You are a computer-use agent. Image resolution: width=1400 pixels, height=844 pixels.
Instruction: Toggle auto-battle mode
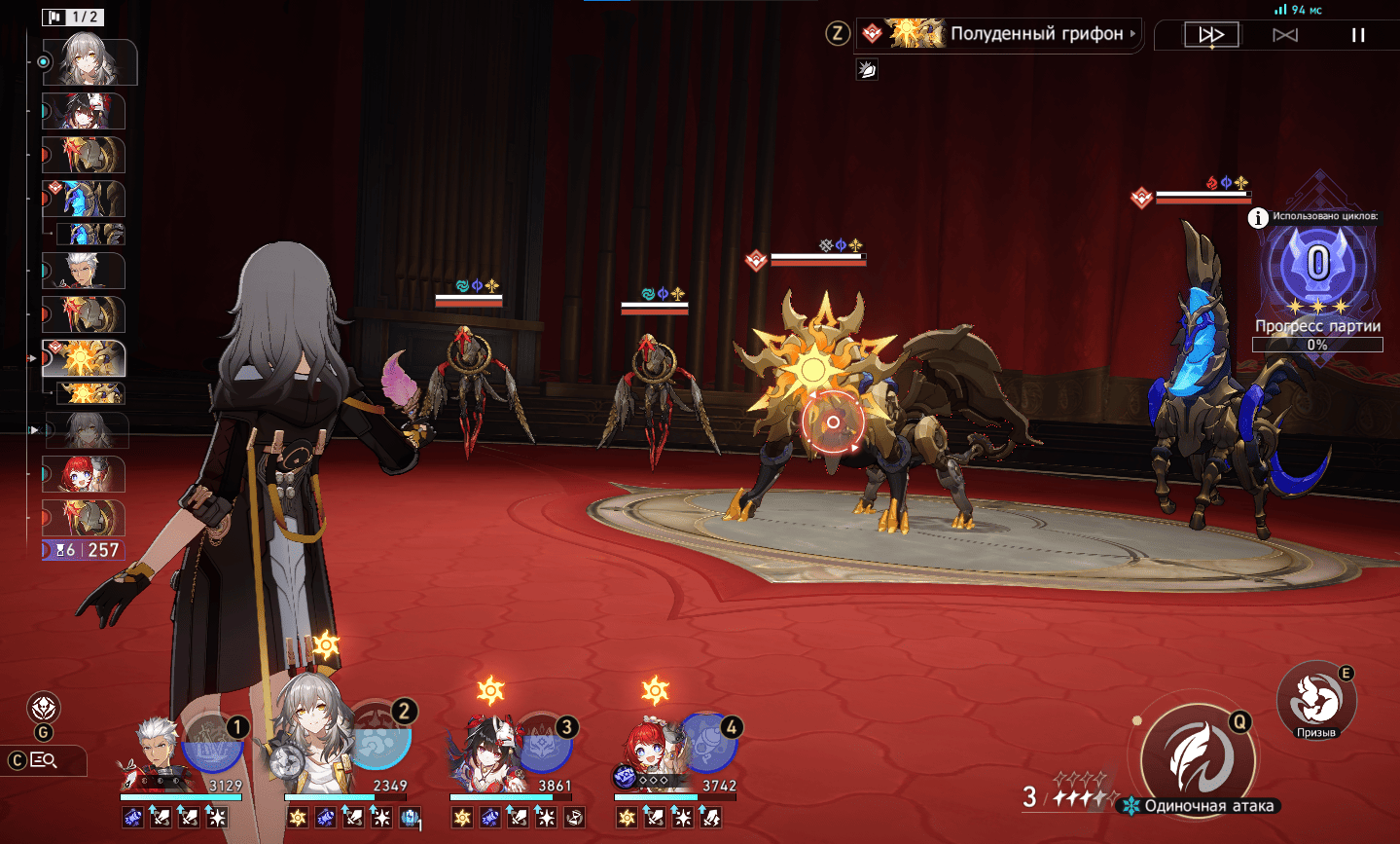click(1285, 35)
